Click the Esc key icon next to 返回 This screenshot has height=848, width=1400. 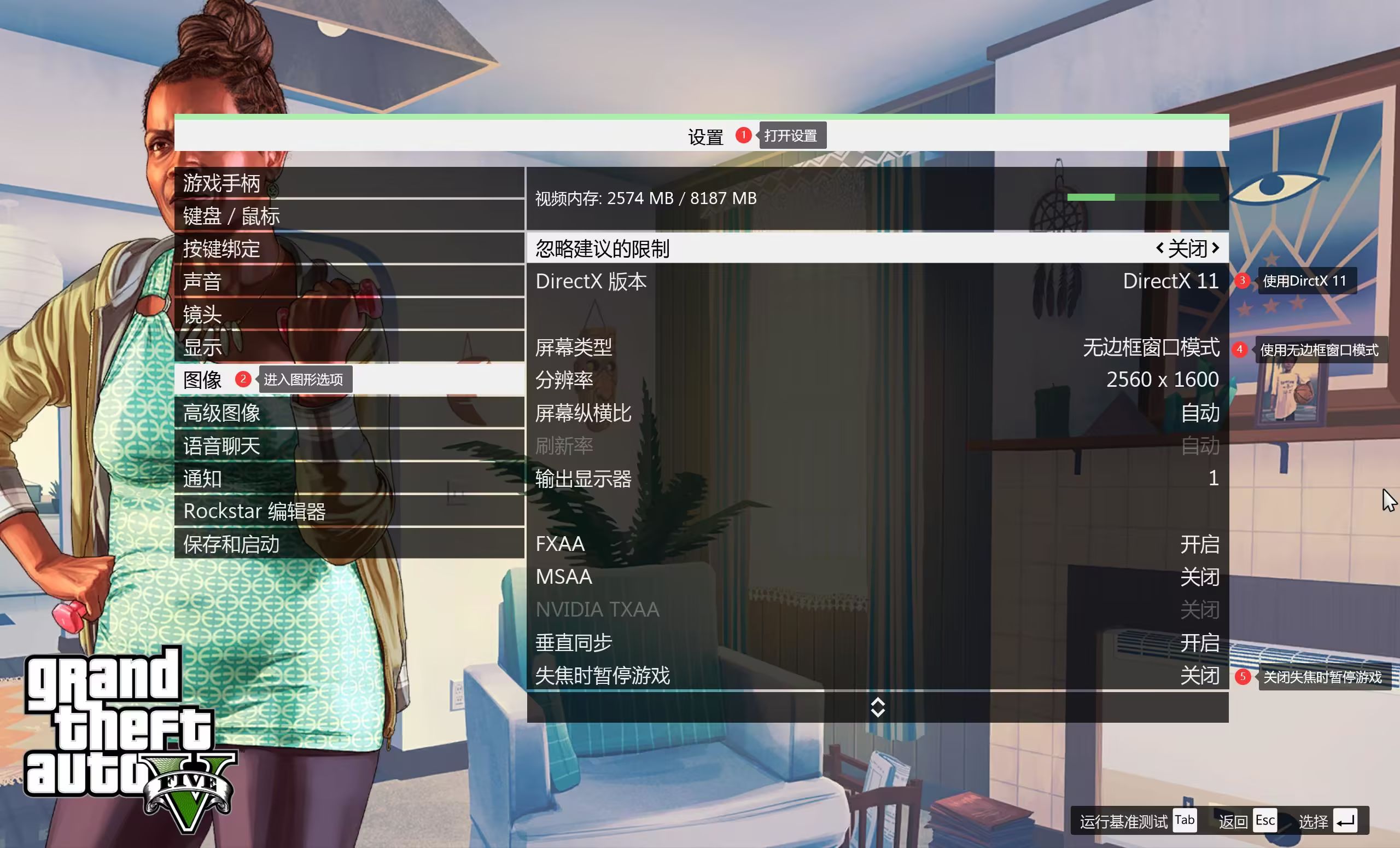click(1265, 820)
